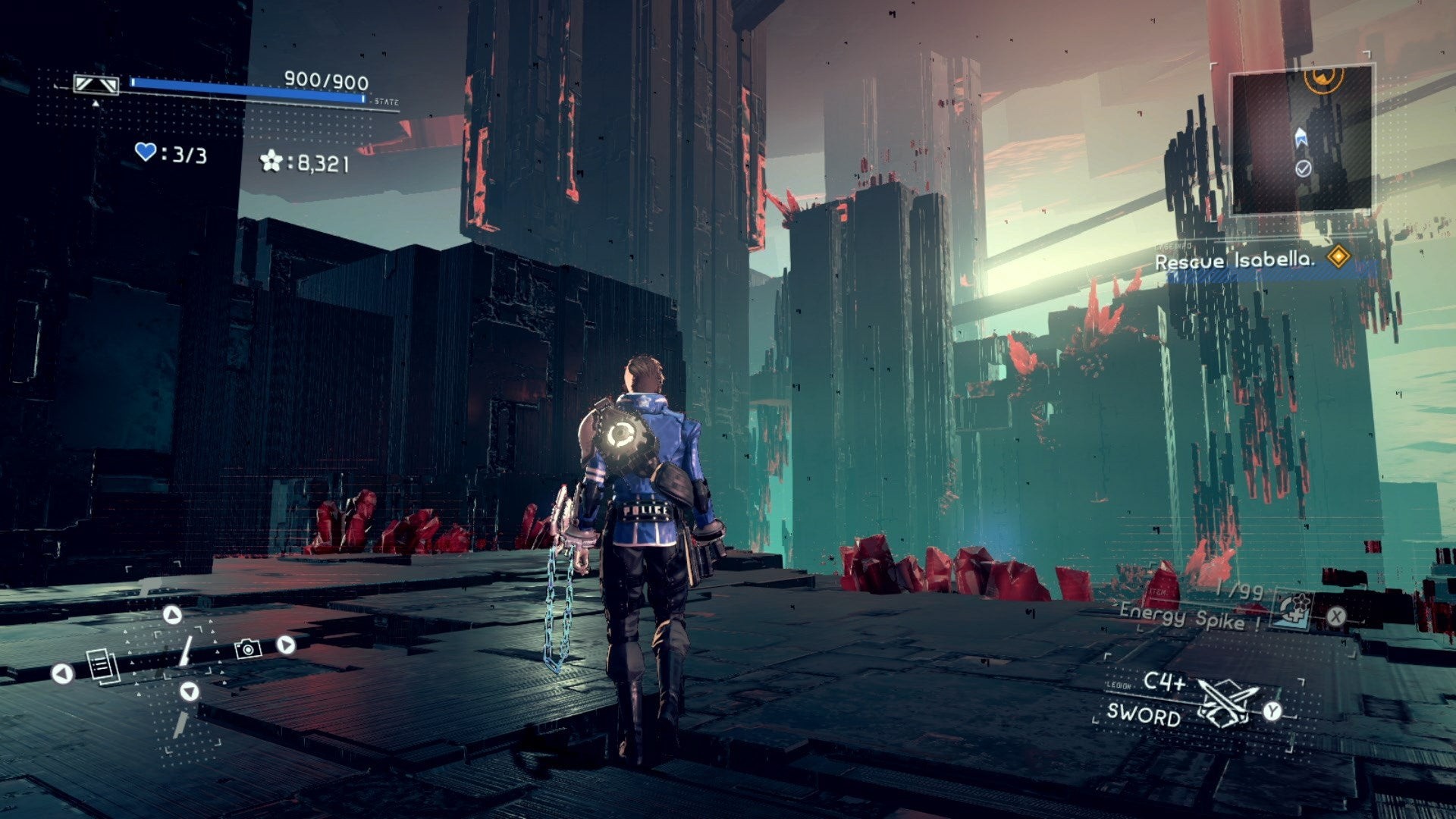Use the Energy Spike item icon
Viewport: 1456px width, 819px height.
pyautogui.click(x=1292, y=610)
